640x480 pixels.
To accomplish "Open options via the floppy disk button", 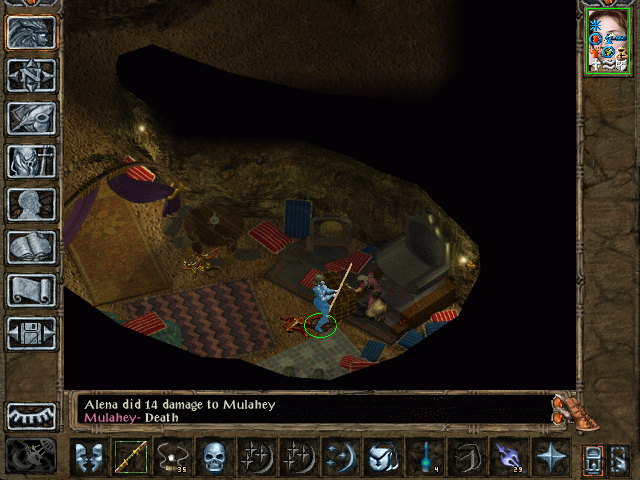I will click(31, 333).
